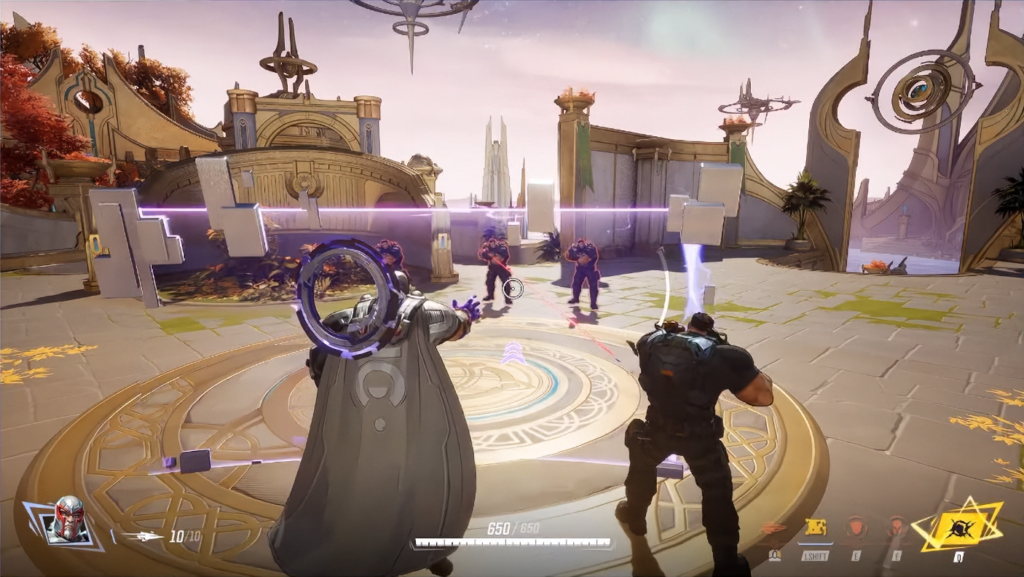This screenshot has width=1024, height=577.
Task: Use the yellow LSHIFT ability icon
Action: click(815, 528)
